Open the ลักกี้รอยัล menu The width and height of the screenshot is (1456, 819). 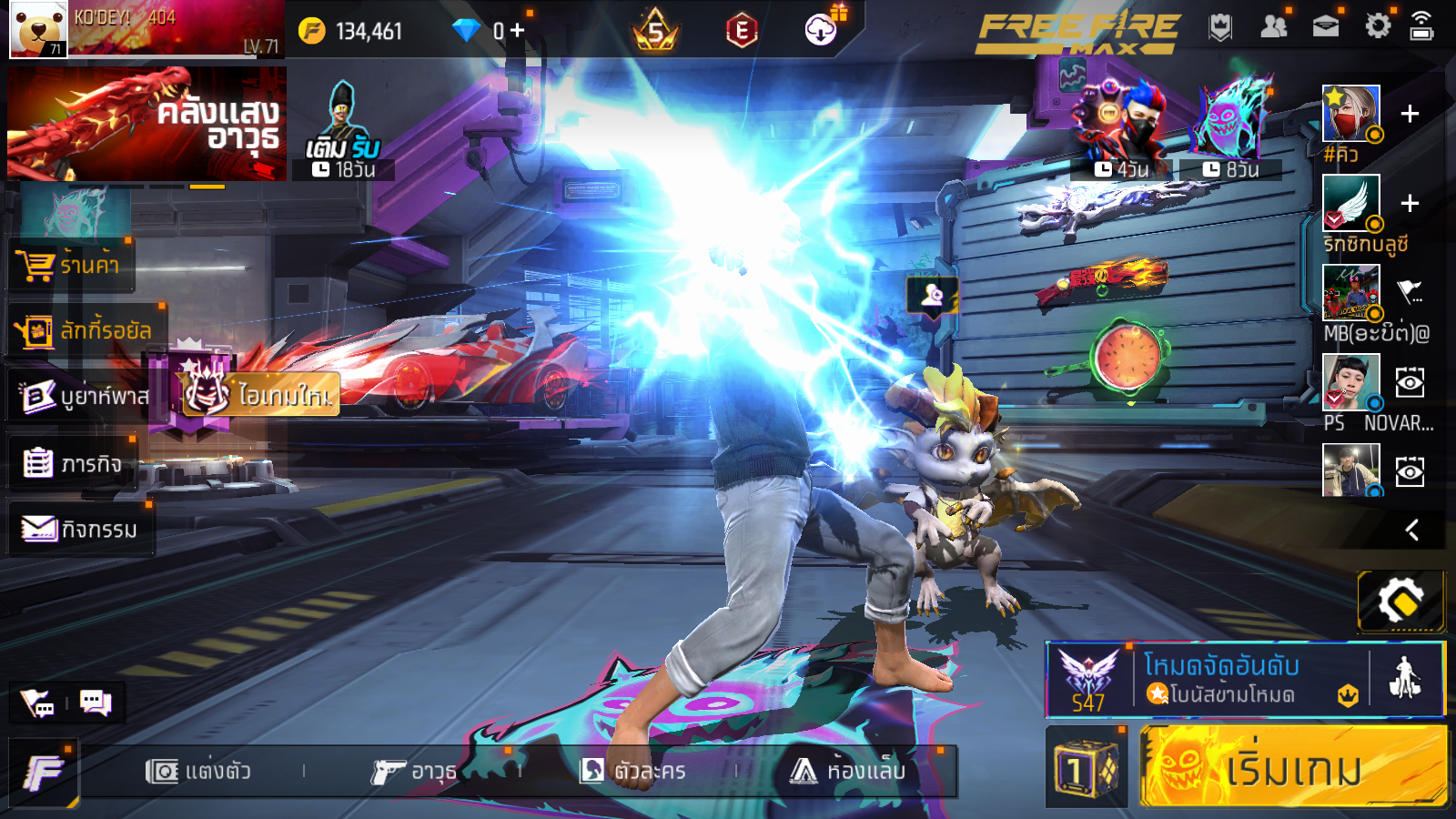(x=84, y=330)
